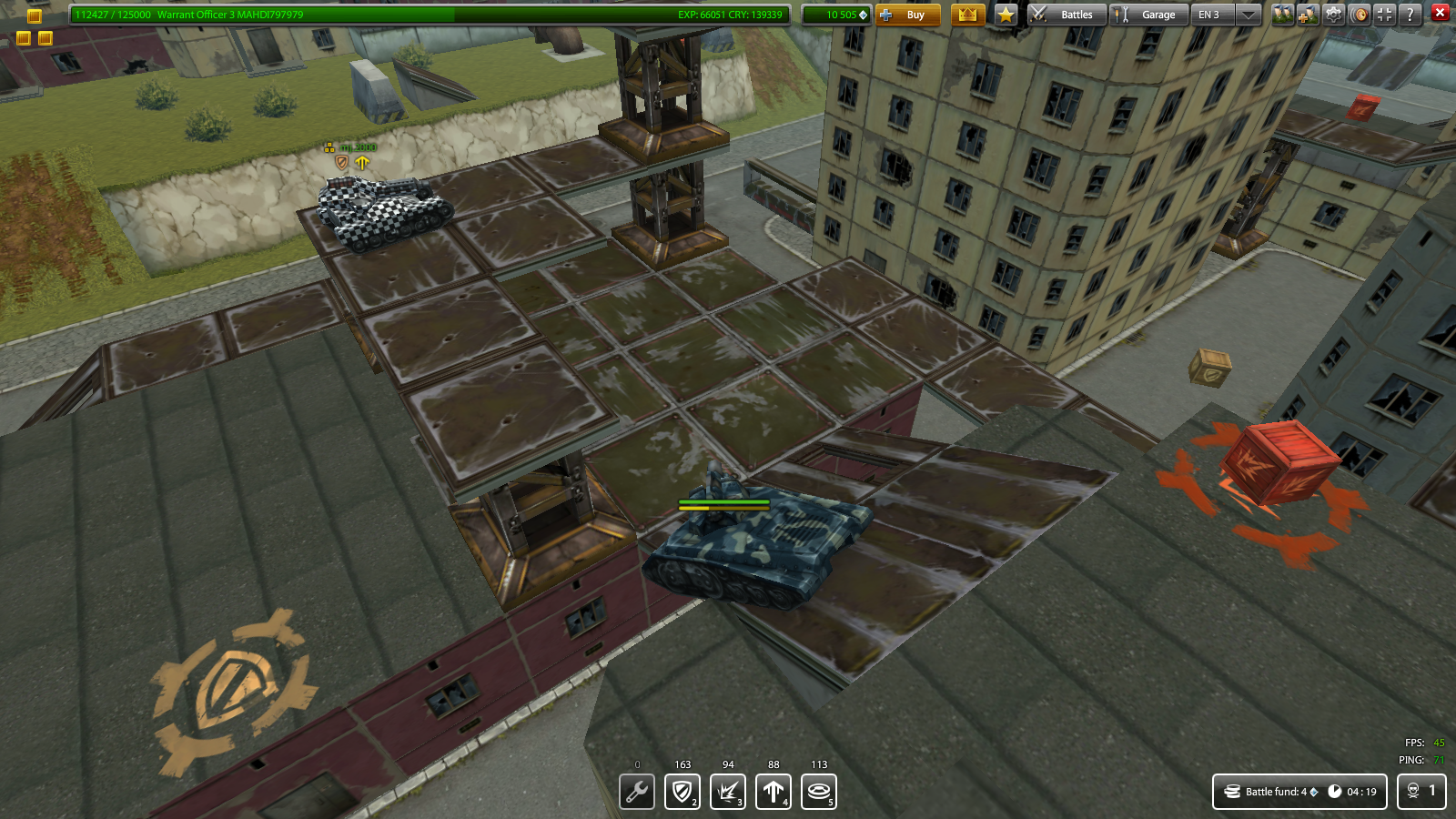The height and width of the screenshot is (819, 1456).
Task: Activate the double damage supply
Action: 728,791
